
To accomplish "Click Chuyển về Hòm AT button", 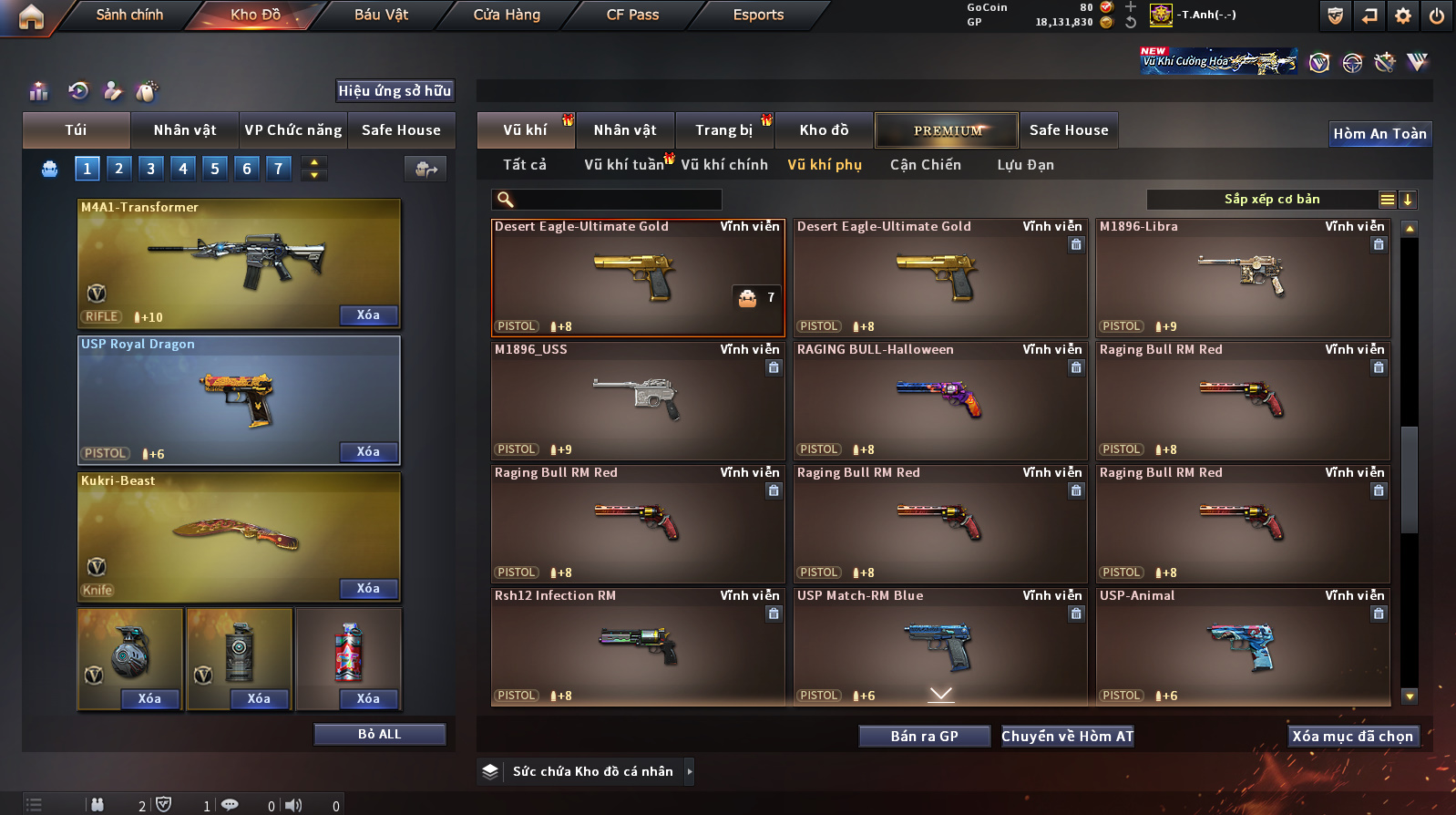I will (1067, 737).
